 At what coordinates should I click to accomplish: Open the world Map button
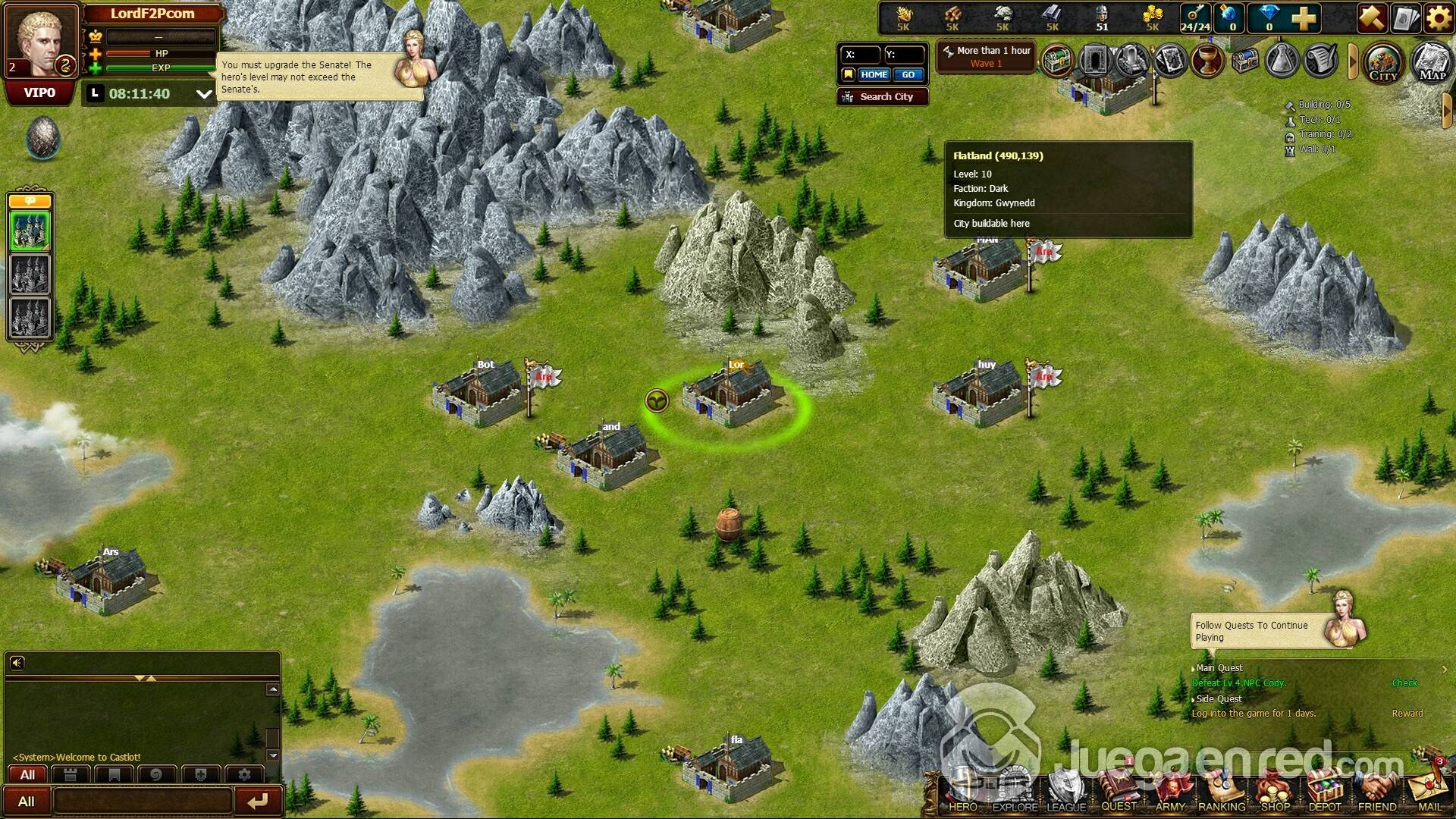1432,62
